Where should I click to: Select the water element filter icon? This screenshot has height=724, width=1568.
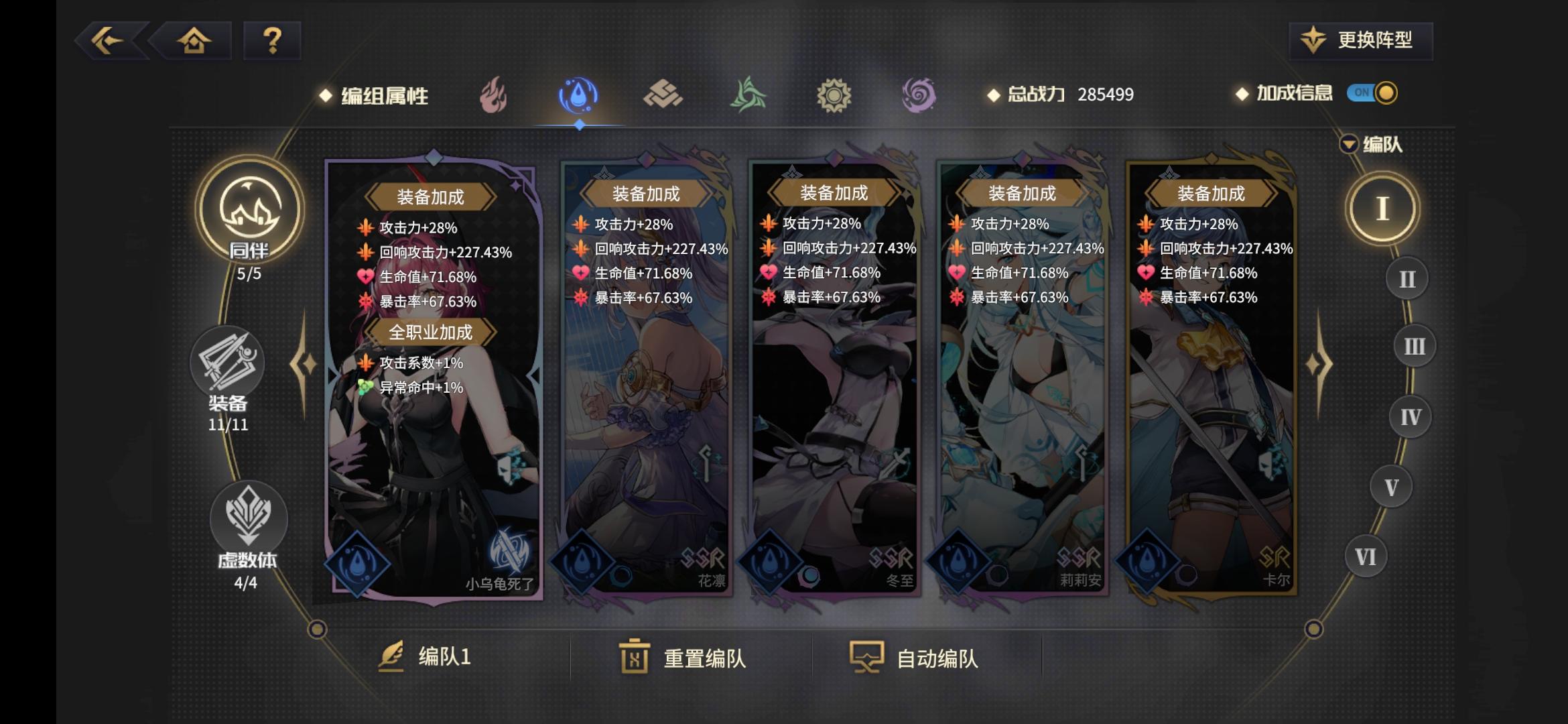click(579, 96)
